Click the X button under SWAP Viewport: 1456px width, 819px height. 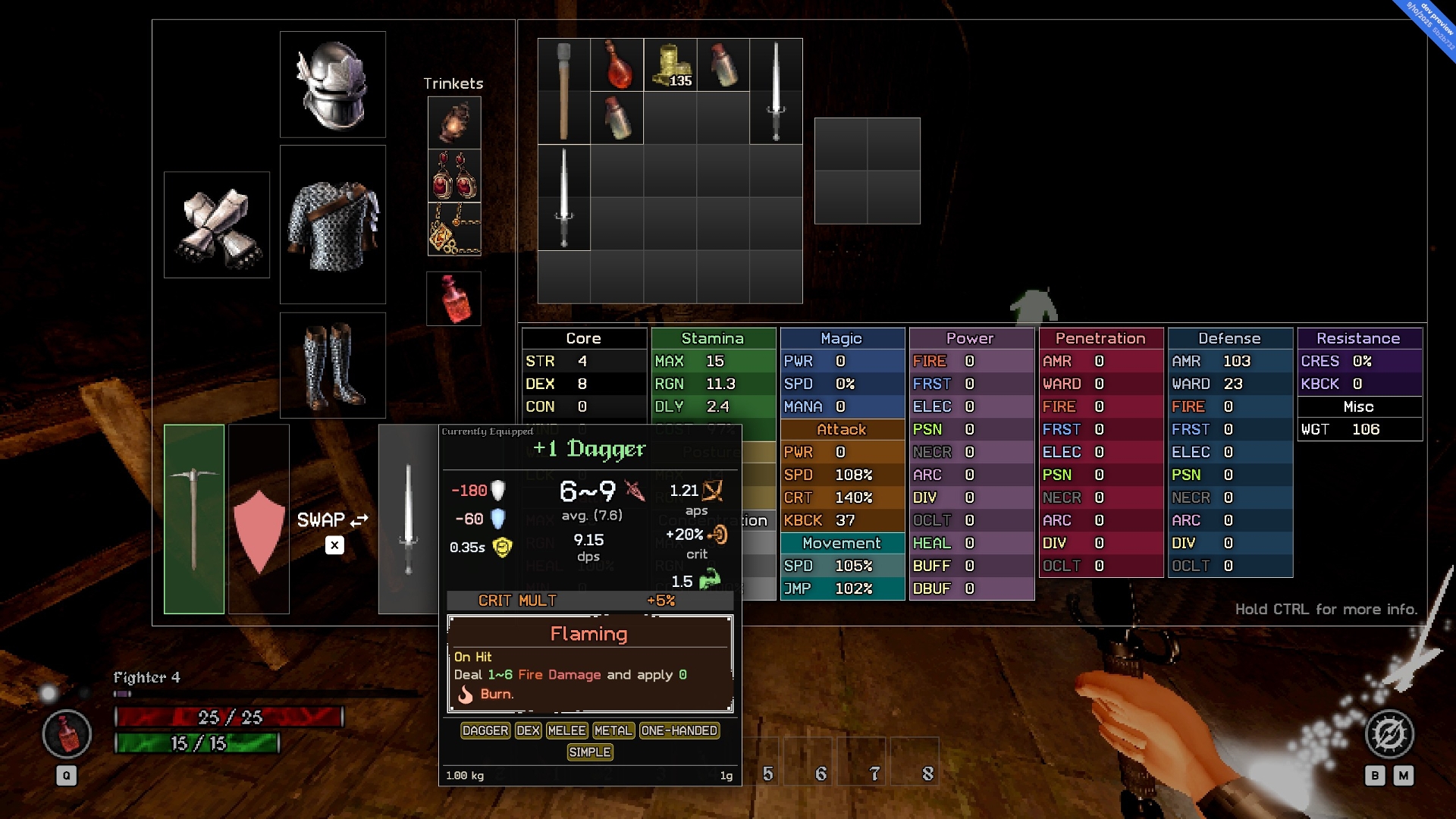(x=334, y=545)
